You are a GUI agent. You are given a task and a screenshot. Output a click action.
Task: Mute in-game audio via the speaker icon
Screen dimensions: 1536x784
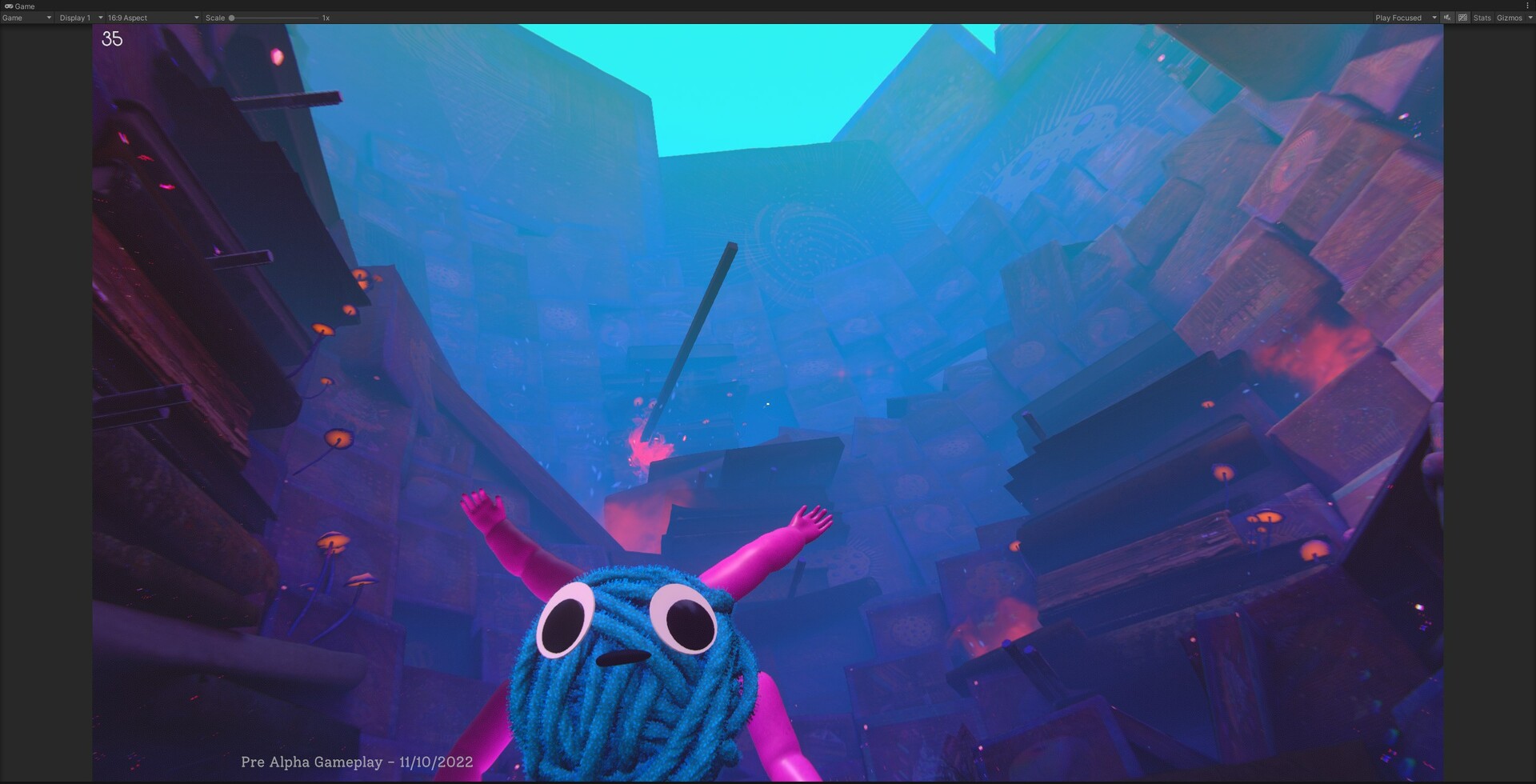tap(1446, 18)
